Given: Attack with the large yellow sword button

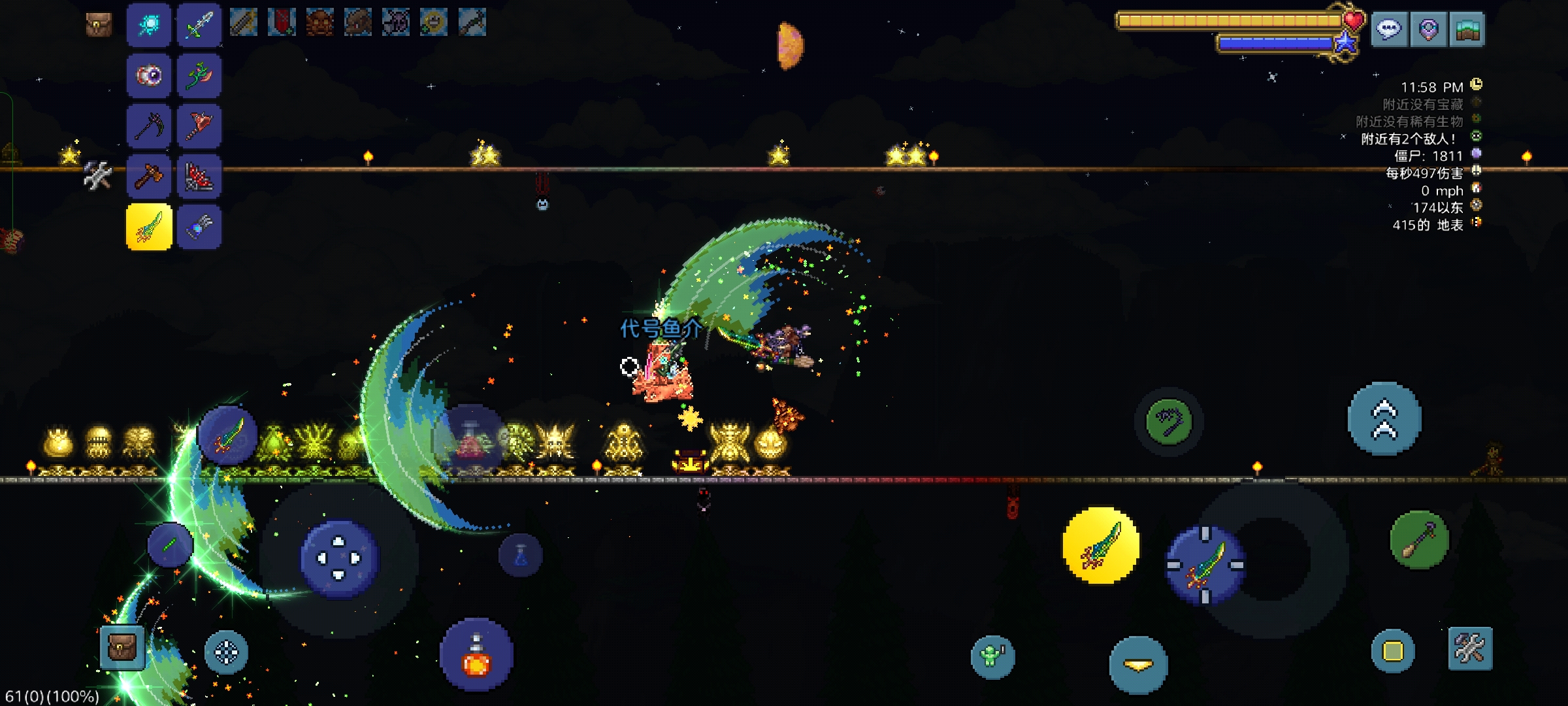Looking at the screenshot, I should pos(1101,546).
